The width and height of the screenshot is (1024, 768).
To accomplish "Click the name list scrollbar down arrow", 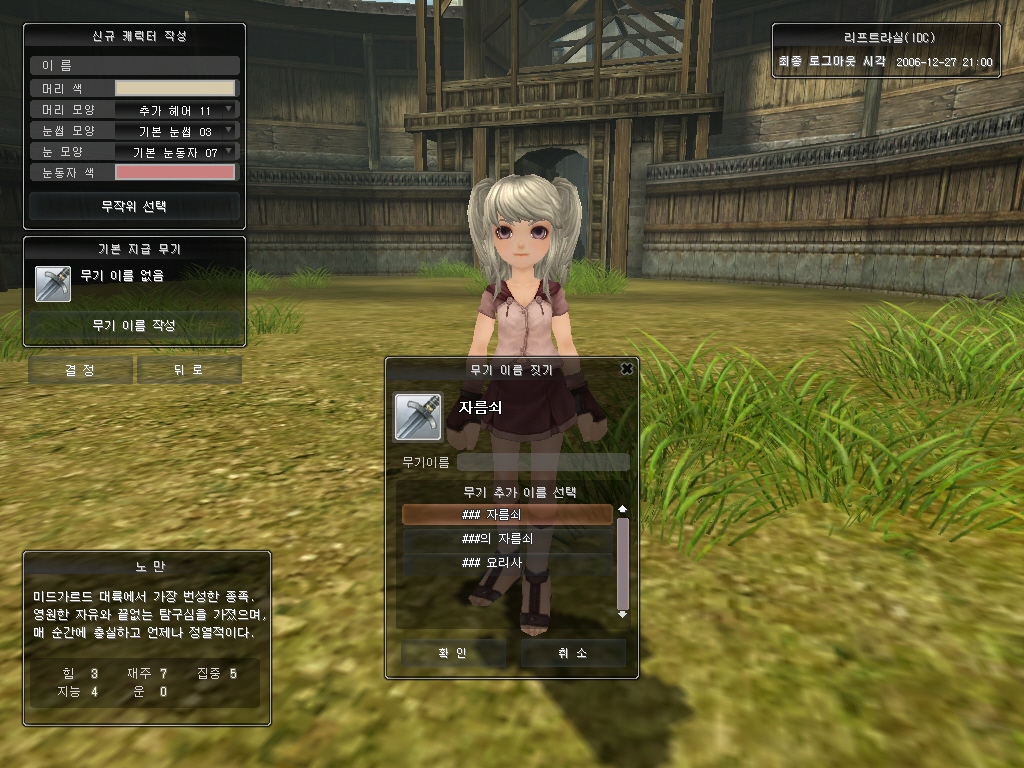I will click(x=623, y=614).
